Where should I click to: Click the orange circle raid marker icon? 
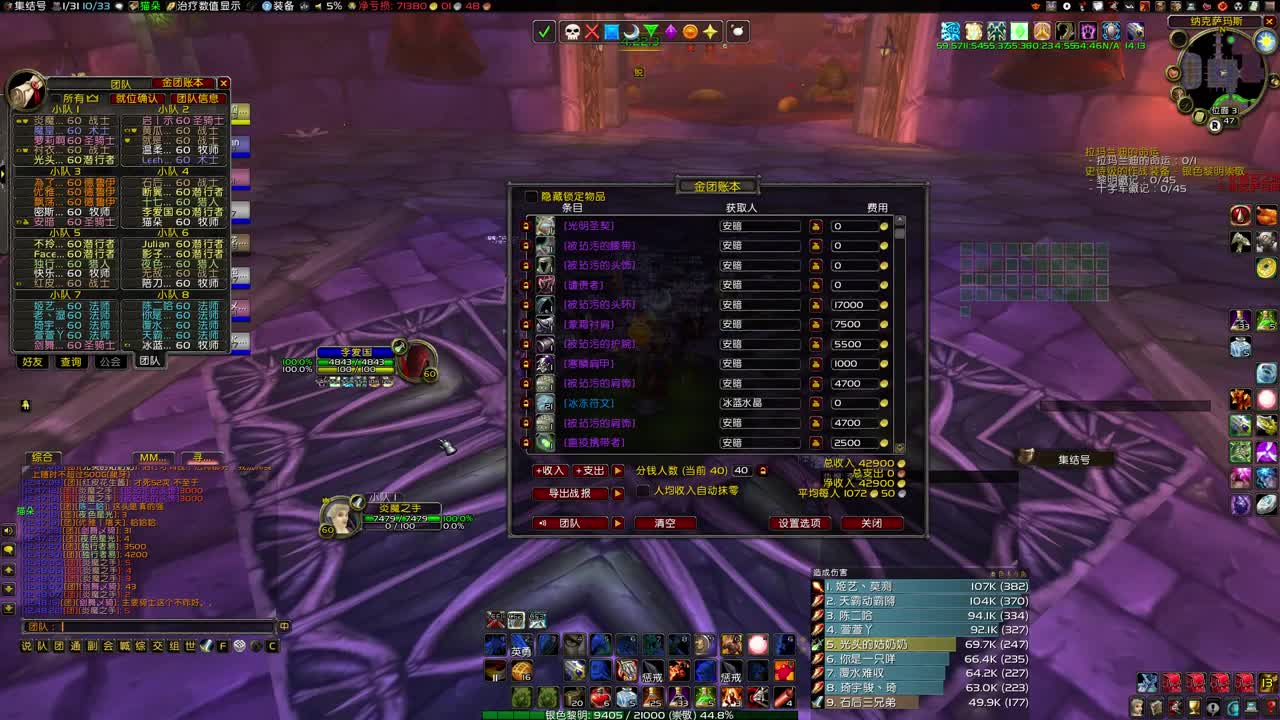(x=691, y=31)
